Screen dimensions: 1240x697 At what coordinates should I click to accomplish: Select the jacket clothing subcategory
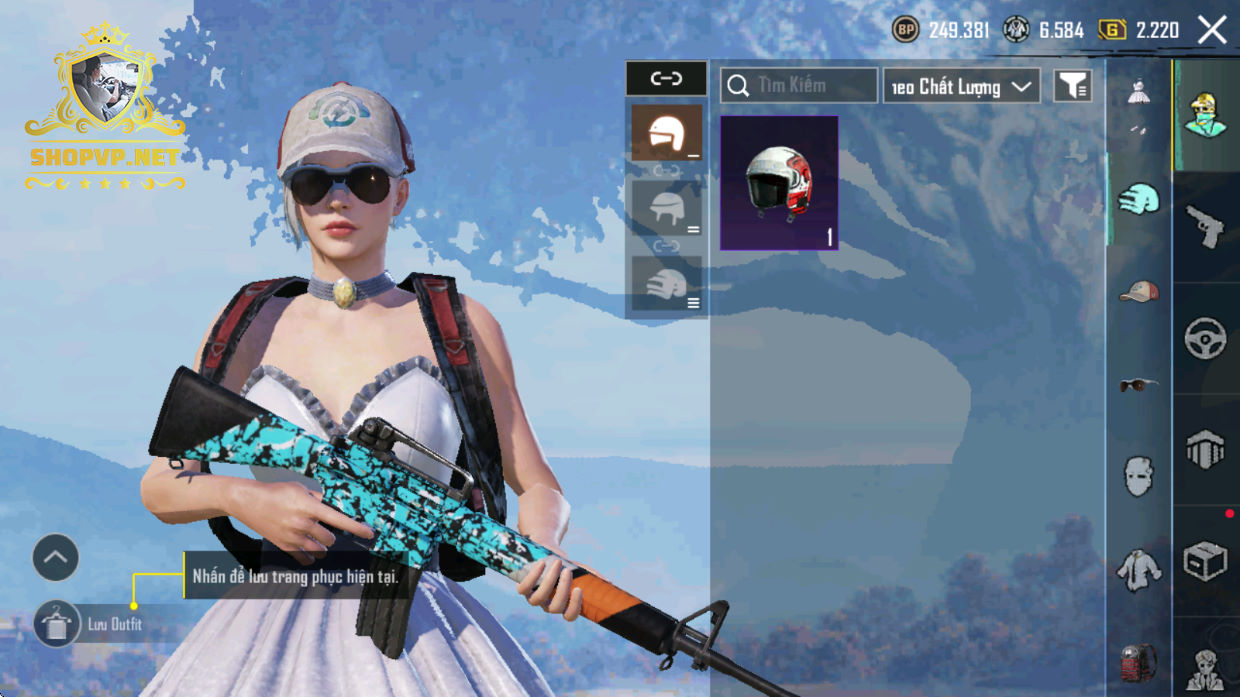pyautogui.click(x=1138, y=570)
